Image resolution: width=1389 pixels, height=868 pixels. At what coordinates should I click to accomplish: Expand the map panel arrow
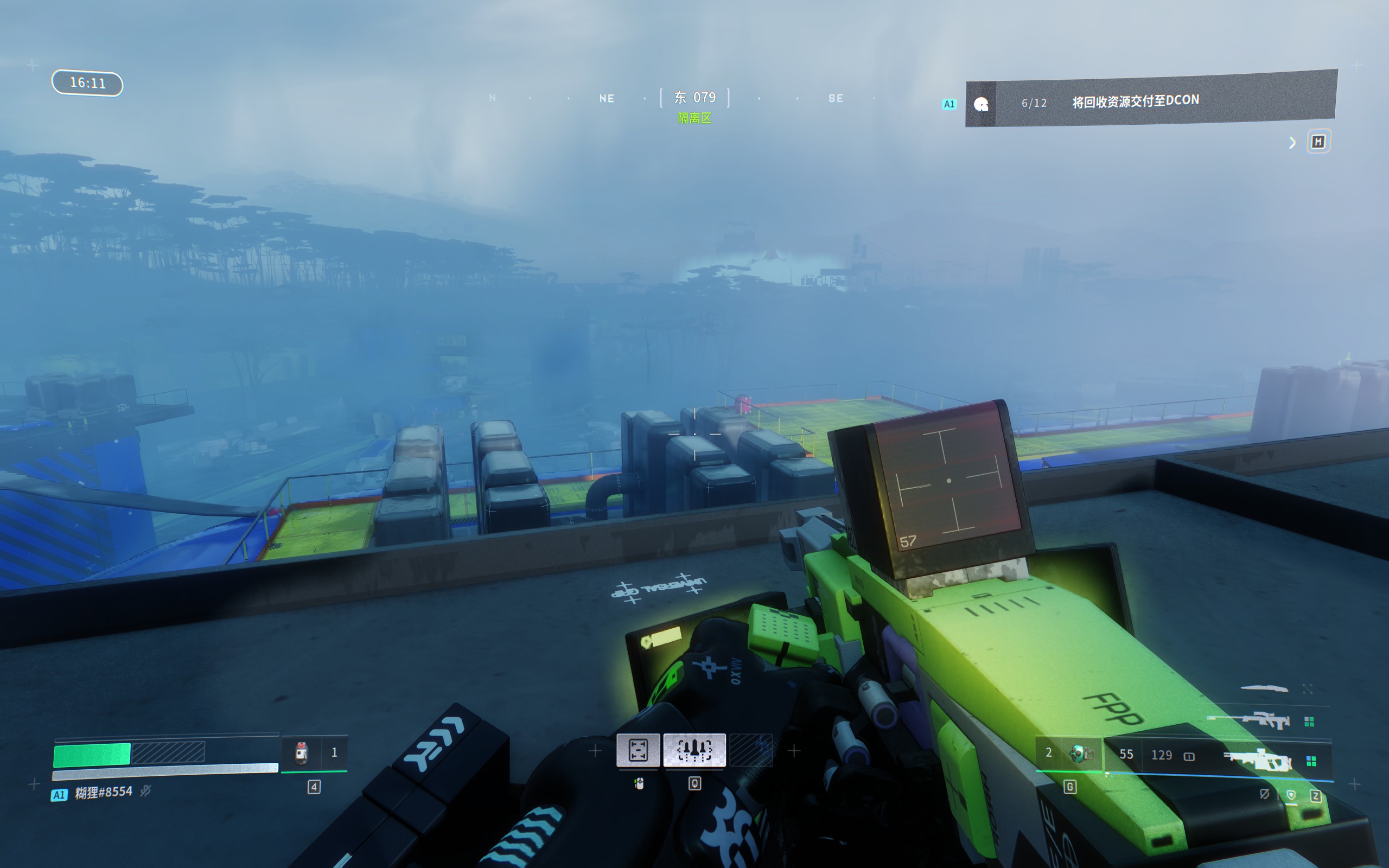(x=1292, y=143)
